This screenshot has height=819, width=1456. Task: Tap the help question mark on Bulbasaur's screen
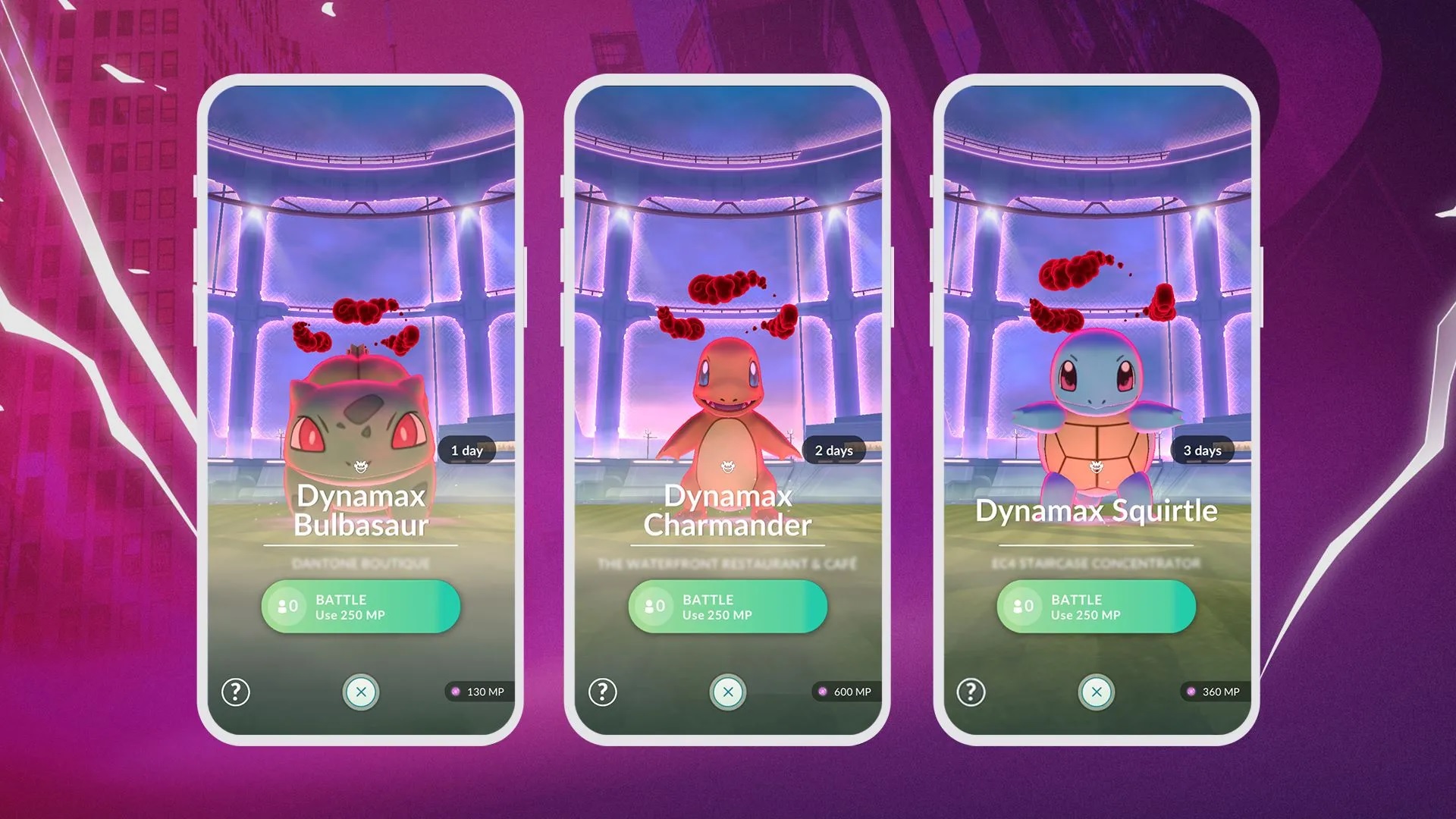[235, 692]
